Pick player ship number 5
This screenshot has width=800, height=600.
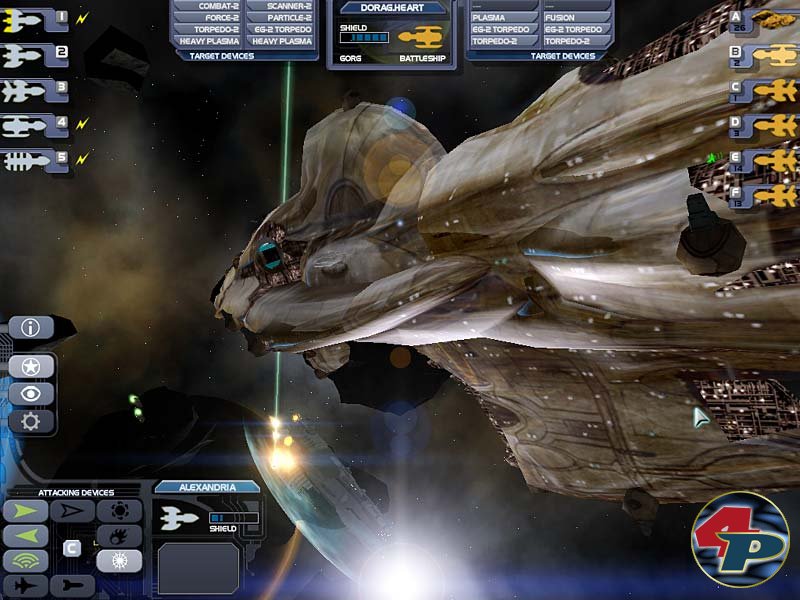(x=33, y=160)
